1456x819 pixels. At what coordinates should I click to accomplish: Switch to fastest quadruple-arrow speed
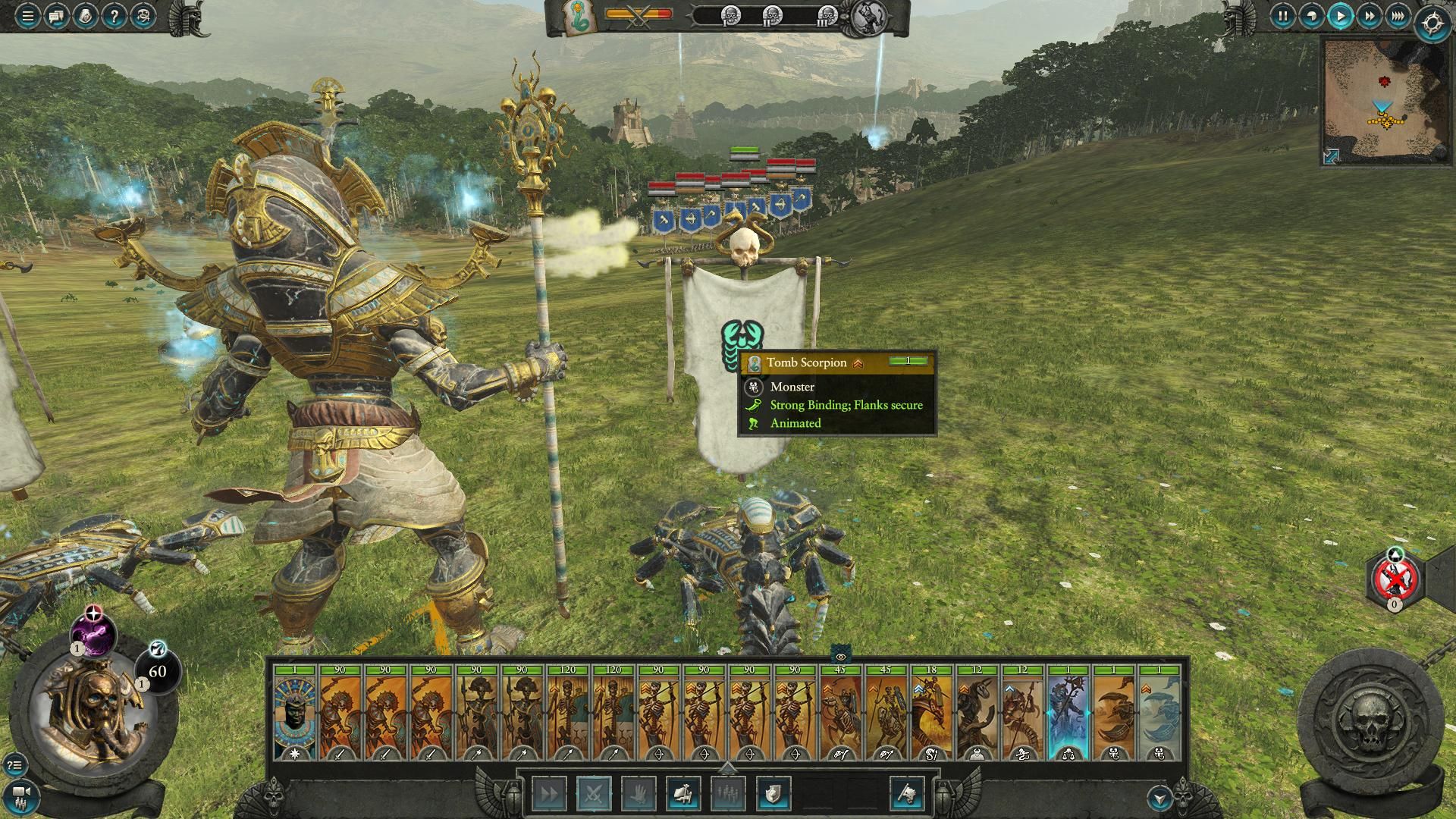(x=1397, y=16)
